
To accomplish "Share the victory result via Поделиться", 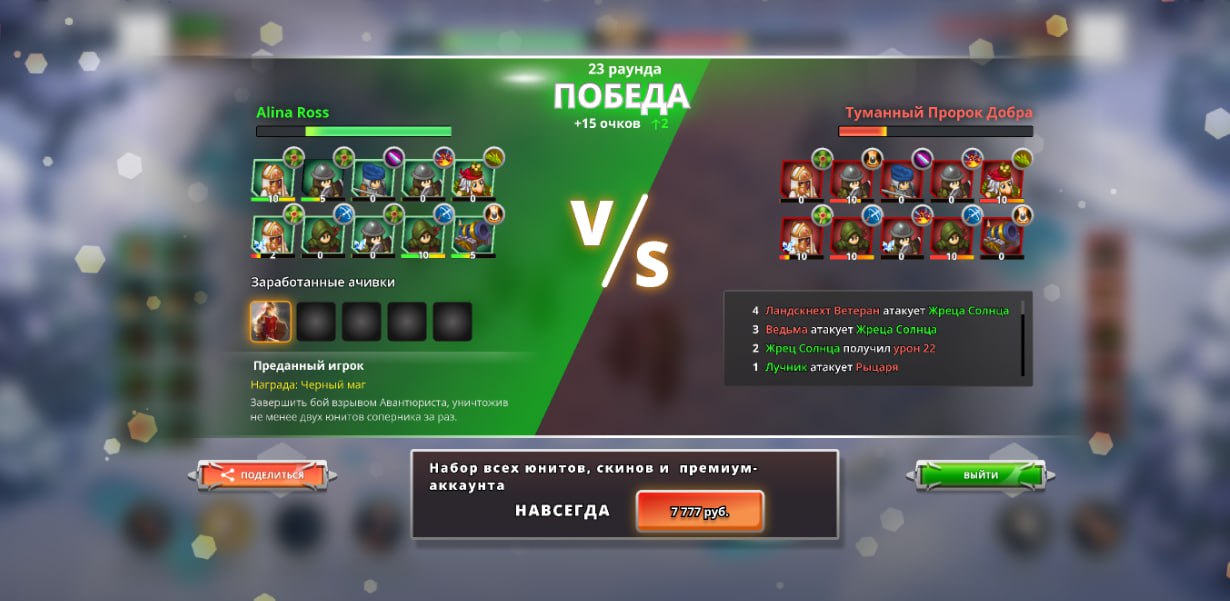I will [x=261, y=475].
